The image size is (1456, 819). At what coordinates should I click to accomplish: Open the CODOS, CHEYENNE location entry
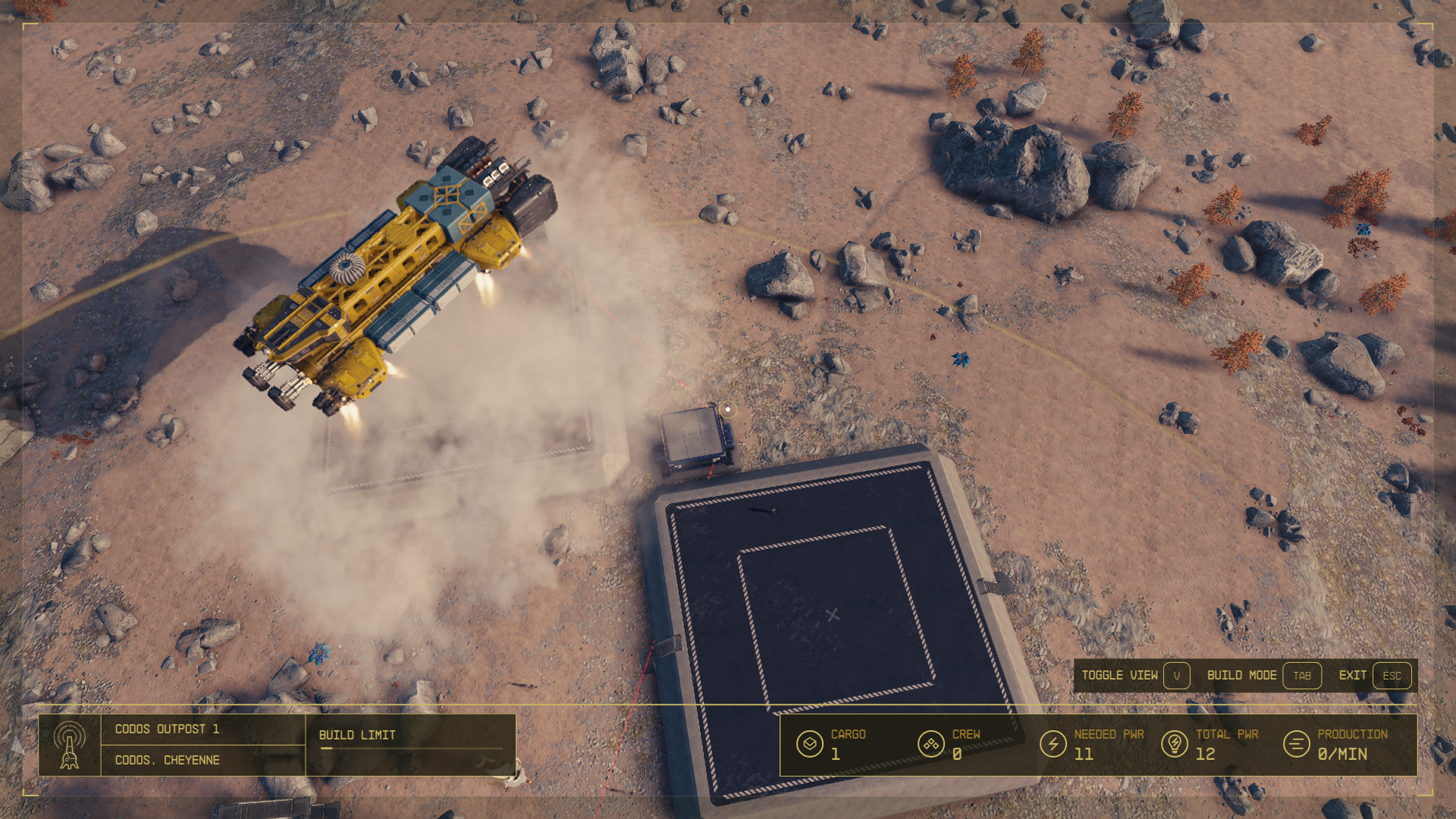tap(167, 760)
